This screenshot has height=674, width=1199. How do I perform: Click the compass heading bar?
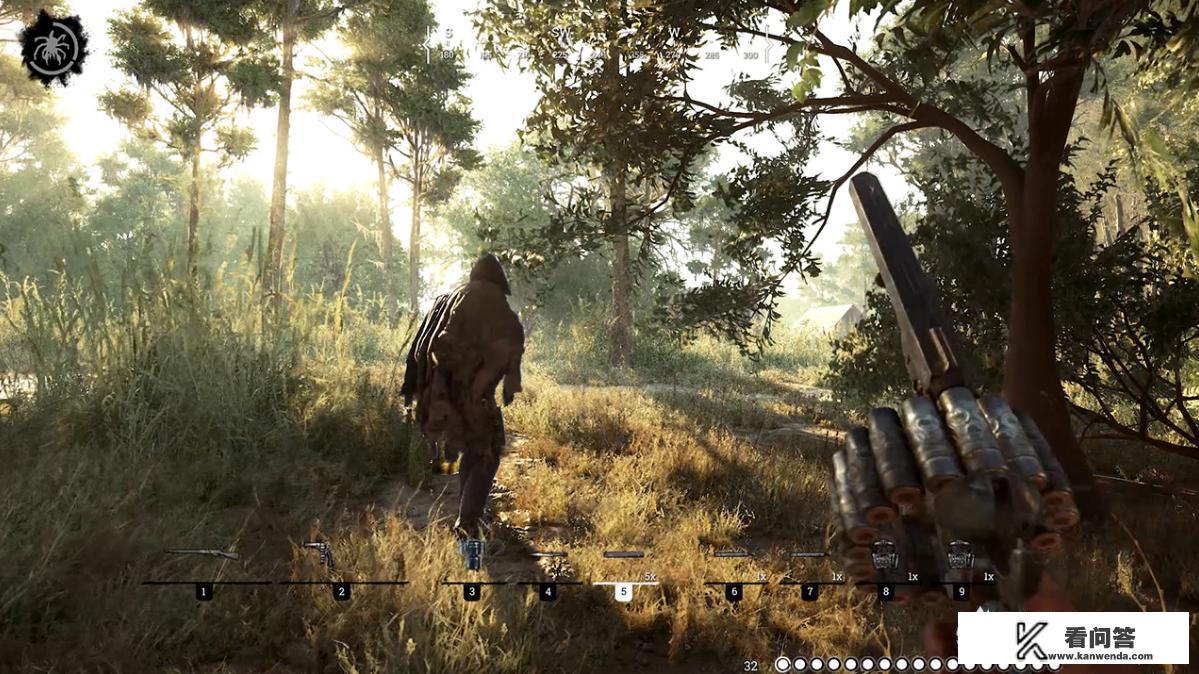click(598, 44)
